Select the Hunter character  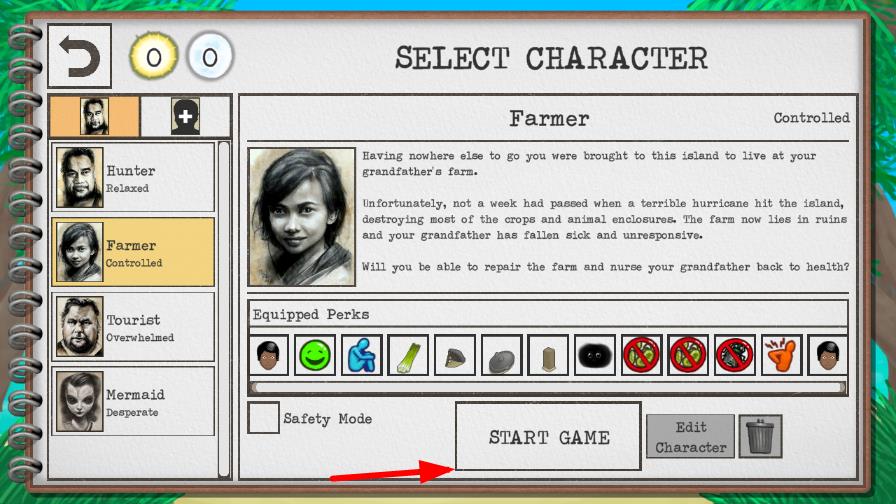click(133, 178)
